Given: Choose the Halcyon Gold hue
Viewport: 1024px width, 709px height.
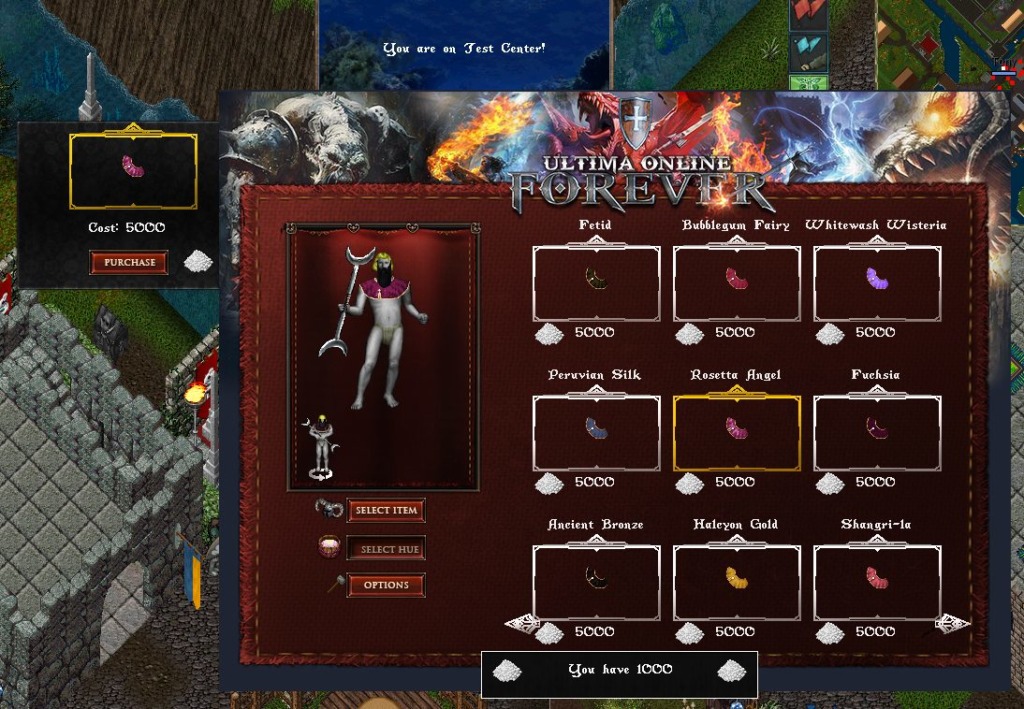Looking at the screenshot, I should [736, 582].
